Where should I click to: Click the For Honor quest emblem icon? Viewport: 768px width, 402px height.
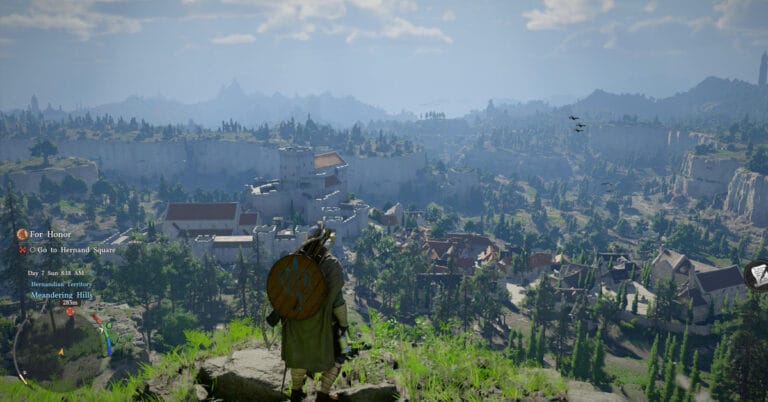(x=22, y=234)
